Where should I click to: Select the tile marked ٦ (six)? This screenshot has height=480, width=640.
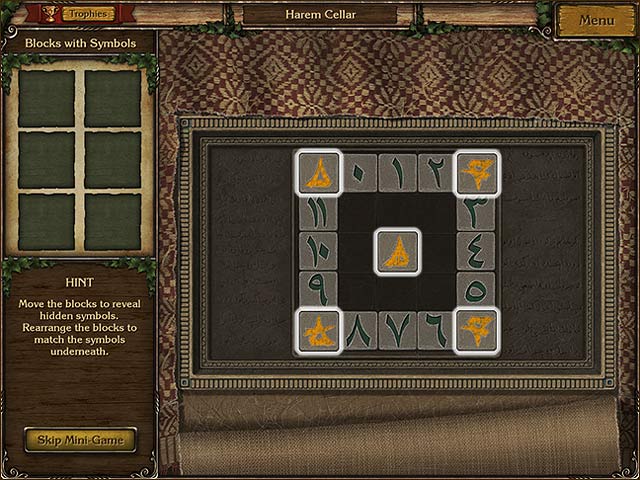[436, 330]
